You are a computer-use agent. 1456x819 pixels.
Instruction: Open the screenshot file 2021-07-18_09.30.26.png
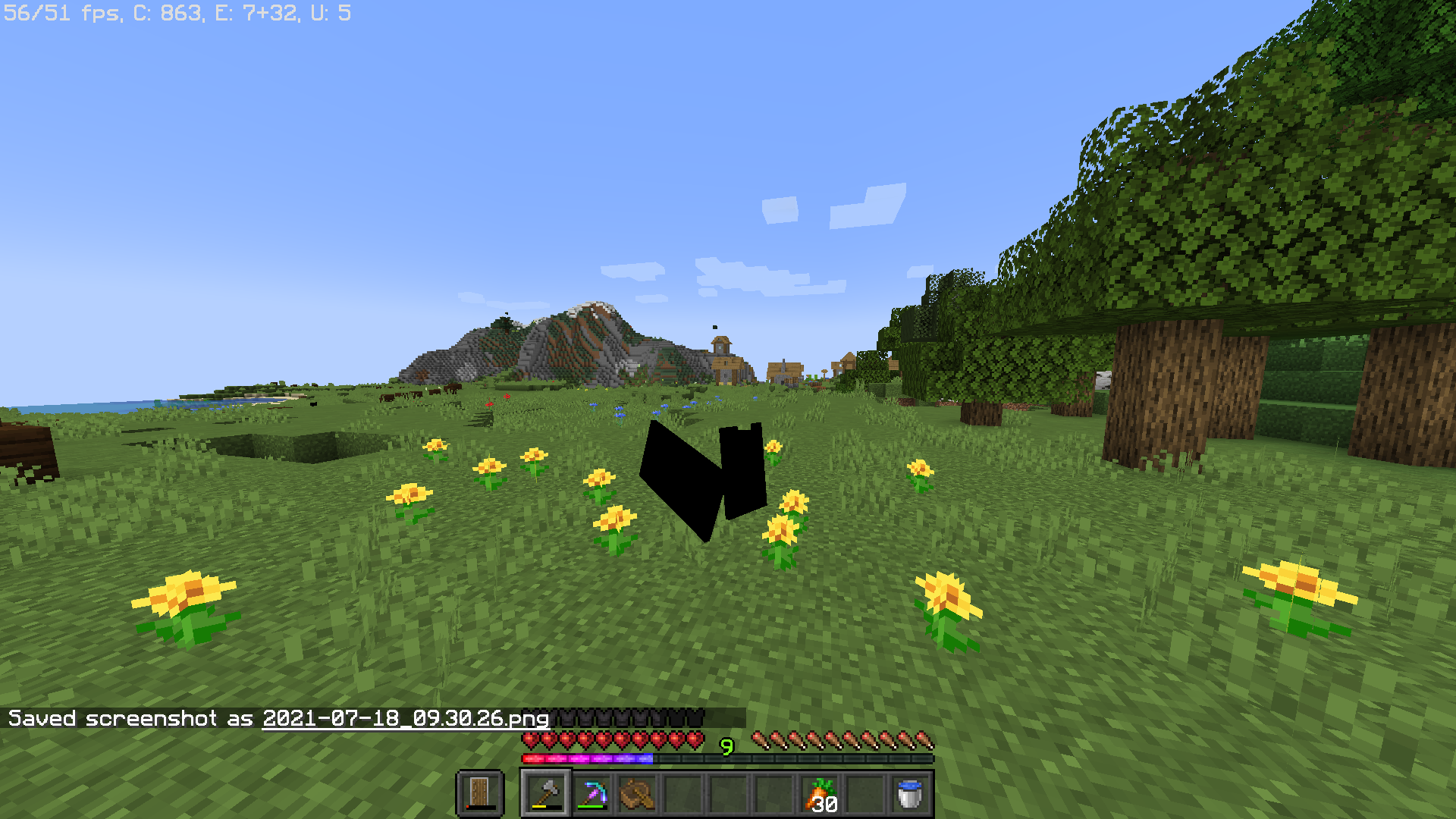pos(405,719)
